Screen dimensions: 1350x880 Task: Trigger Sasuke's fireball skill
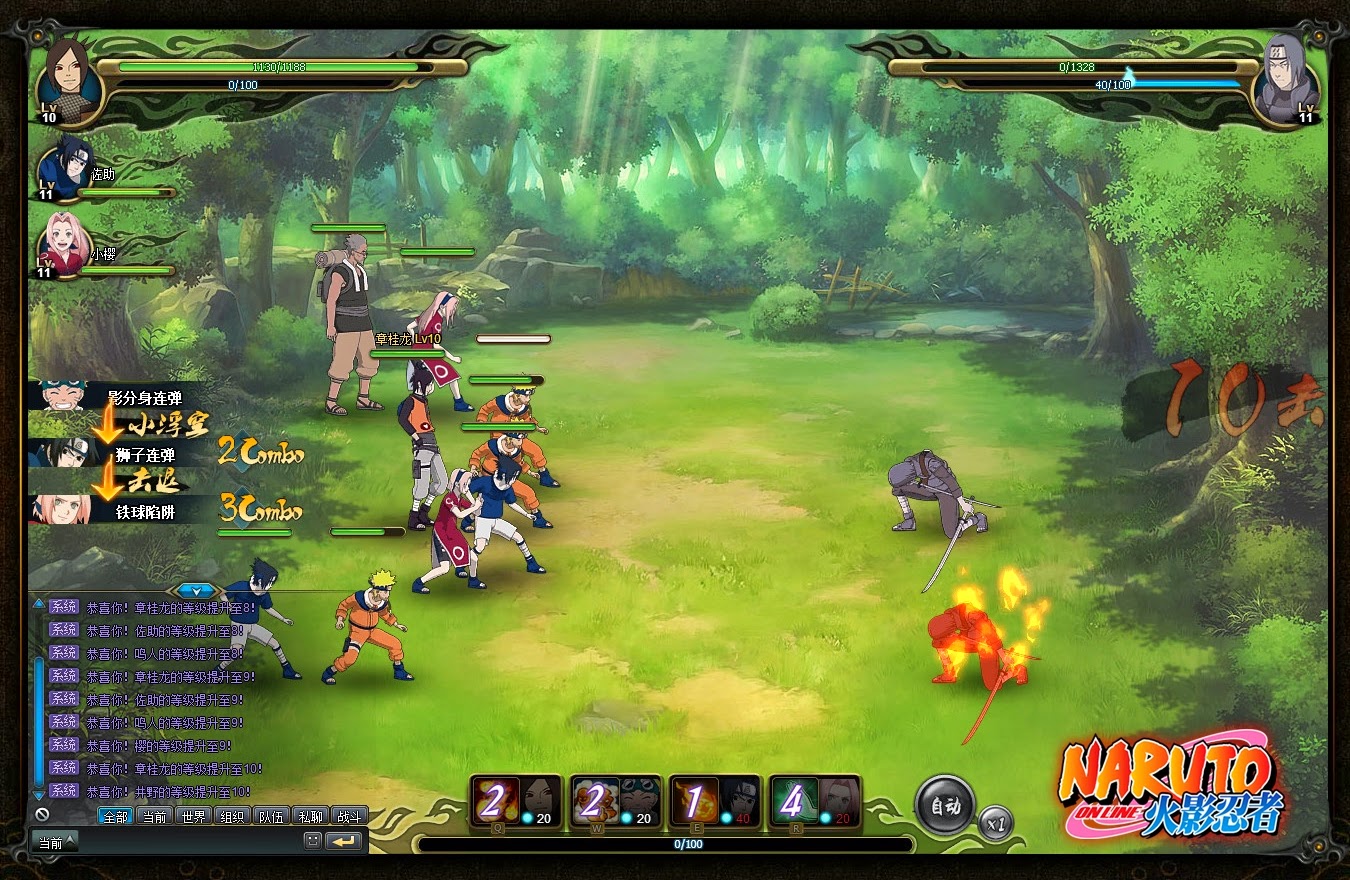click(x=695, y=802)
